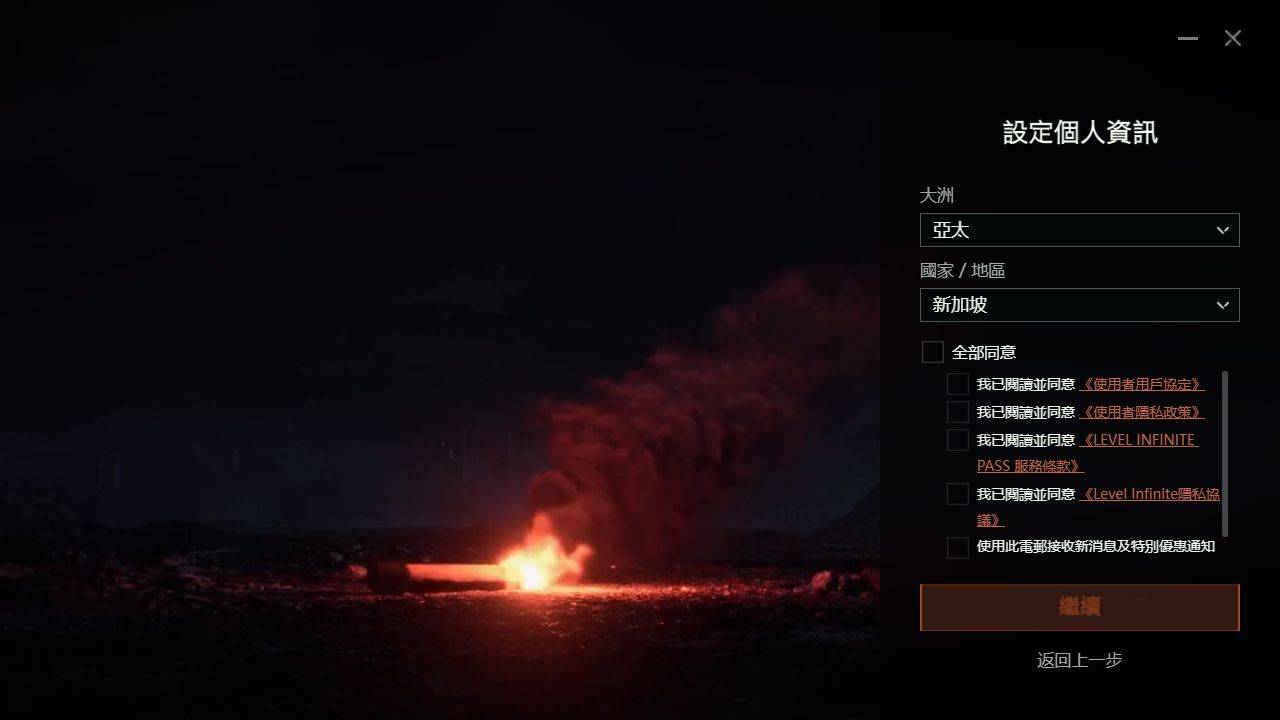Toggle the email news and offers checkbox
Screen dimensions: 1280x720
pos(958,547)
